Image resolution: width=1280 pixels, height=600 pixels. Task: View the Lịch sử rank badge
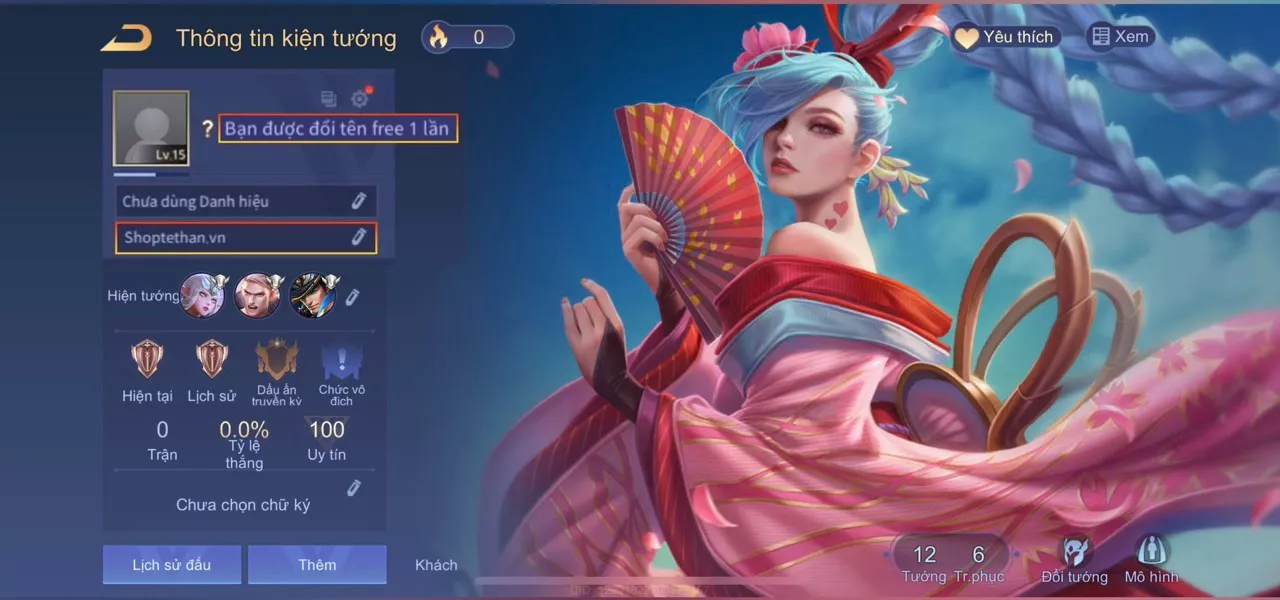(212, 358)
